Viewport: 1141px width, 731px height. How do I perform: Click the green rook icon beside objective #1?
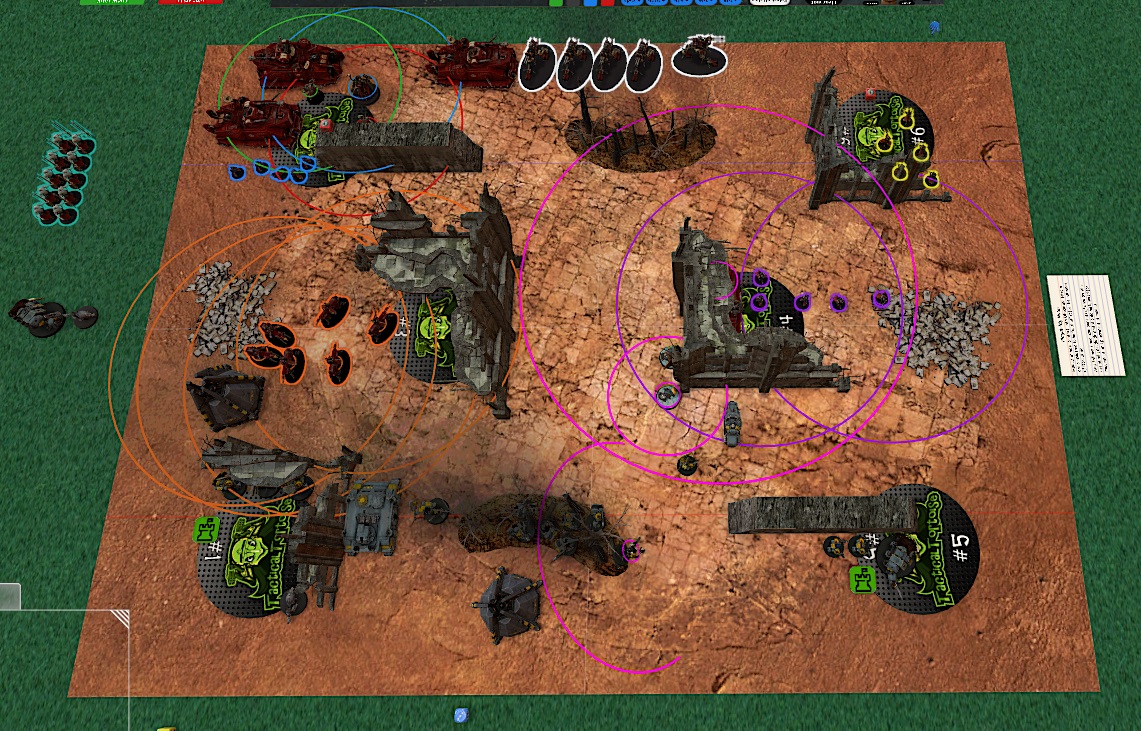pos(206,530)
